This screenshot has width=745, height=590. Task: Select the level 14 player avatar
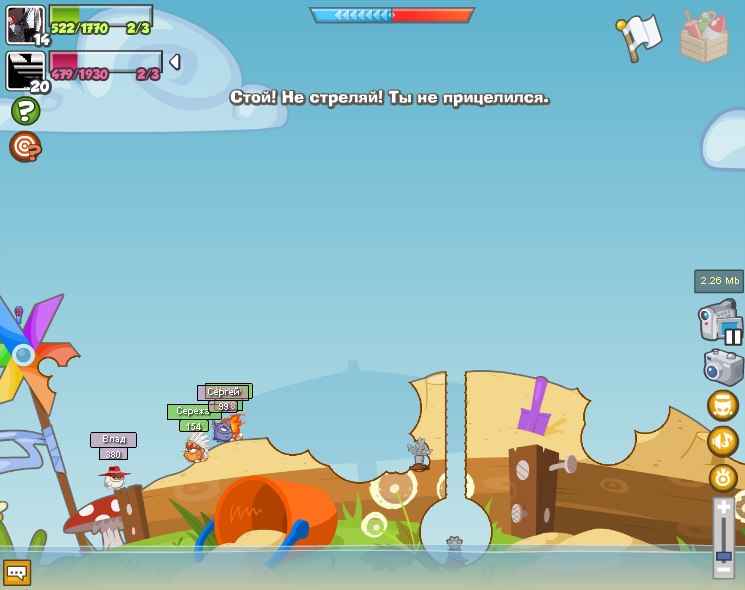(x=25, y=24)
